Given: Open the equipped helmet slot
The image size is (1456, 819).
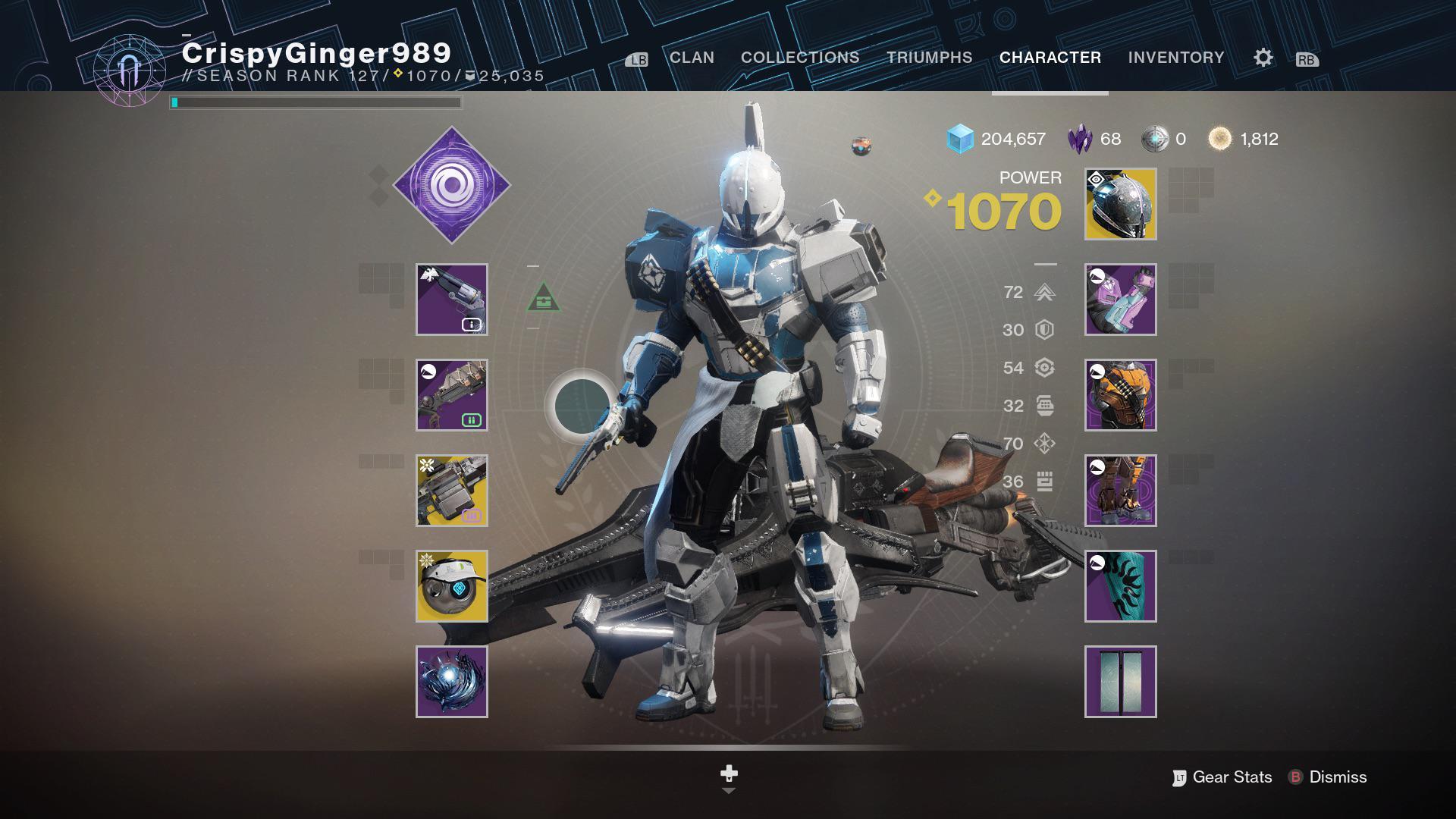Looking at the screenshot, I should [x=1120, y=205].
